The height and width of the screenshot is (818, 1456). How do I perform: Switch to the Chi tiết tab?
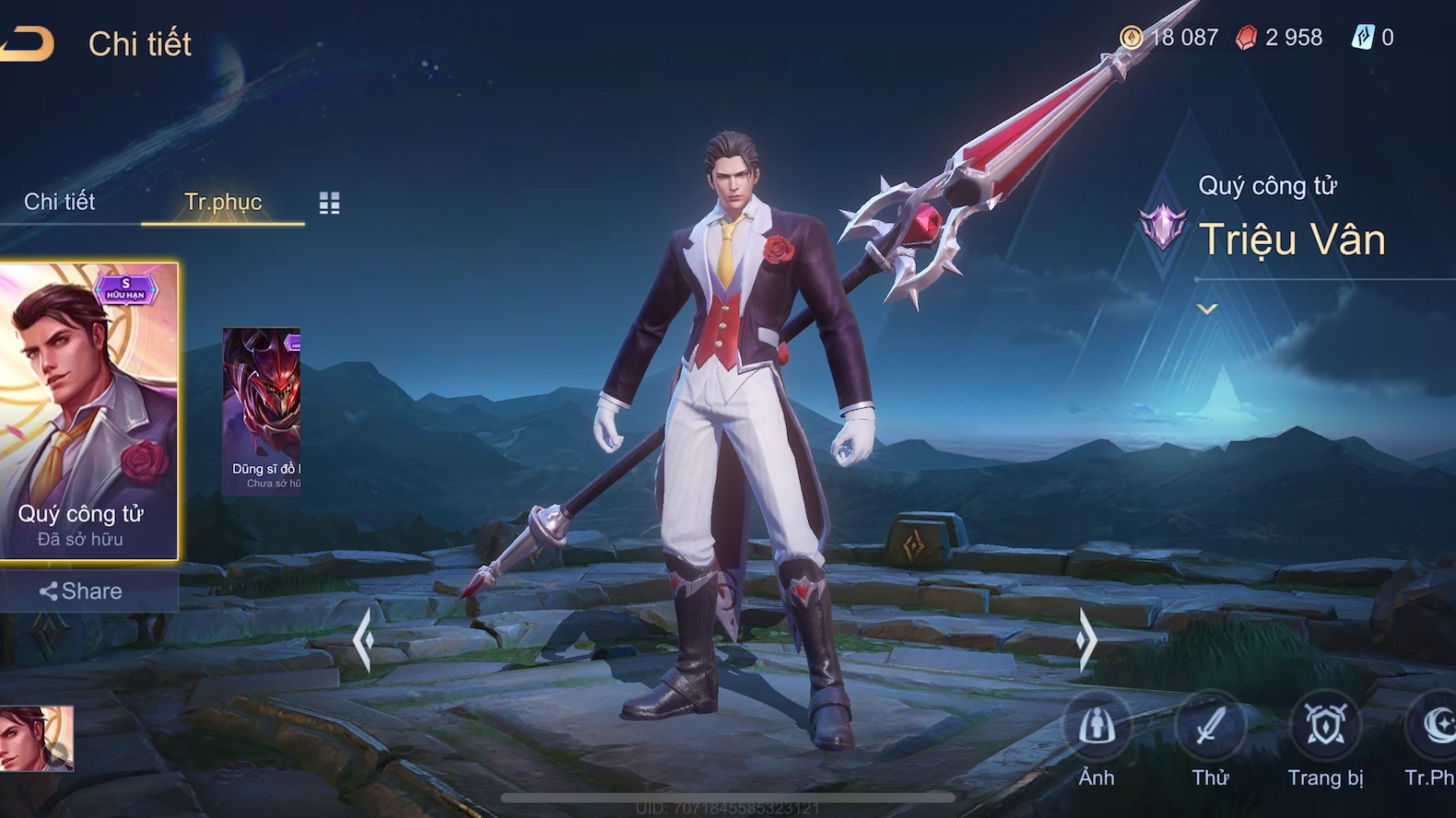(59, 202)
